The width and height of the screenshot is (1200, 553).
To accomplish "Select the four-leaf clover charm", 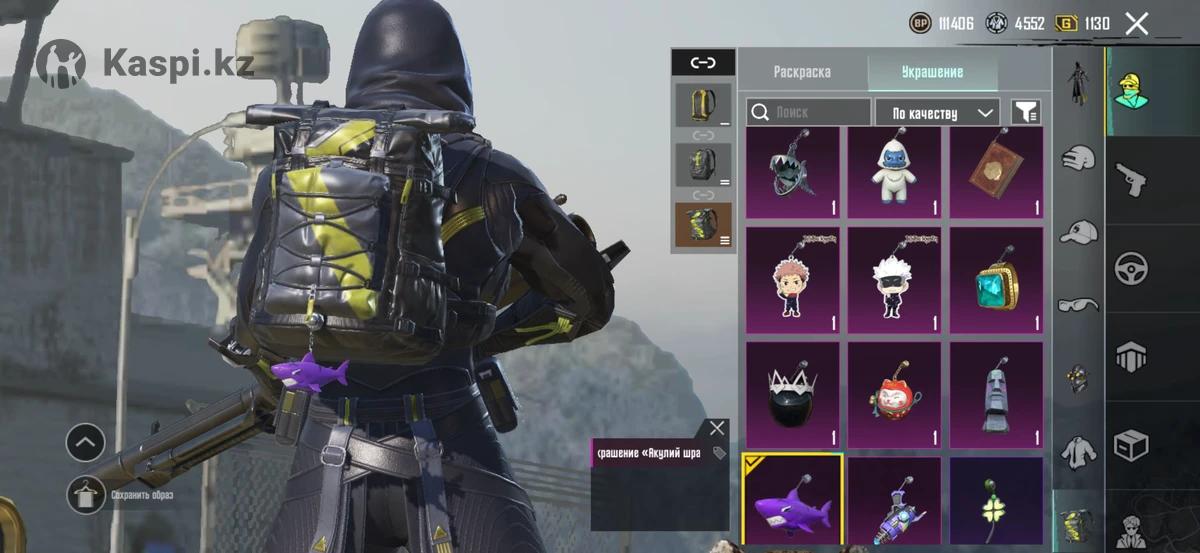I will click(996, 500).
